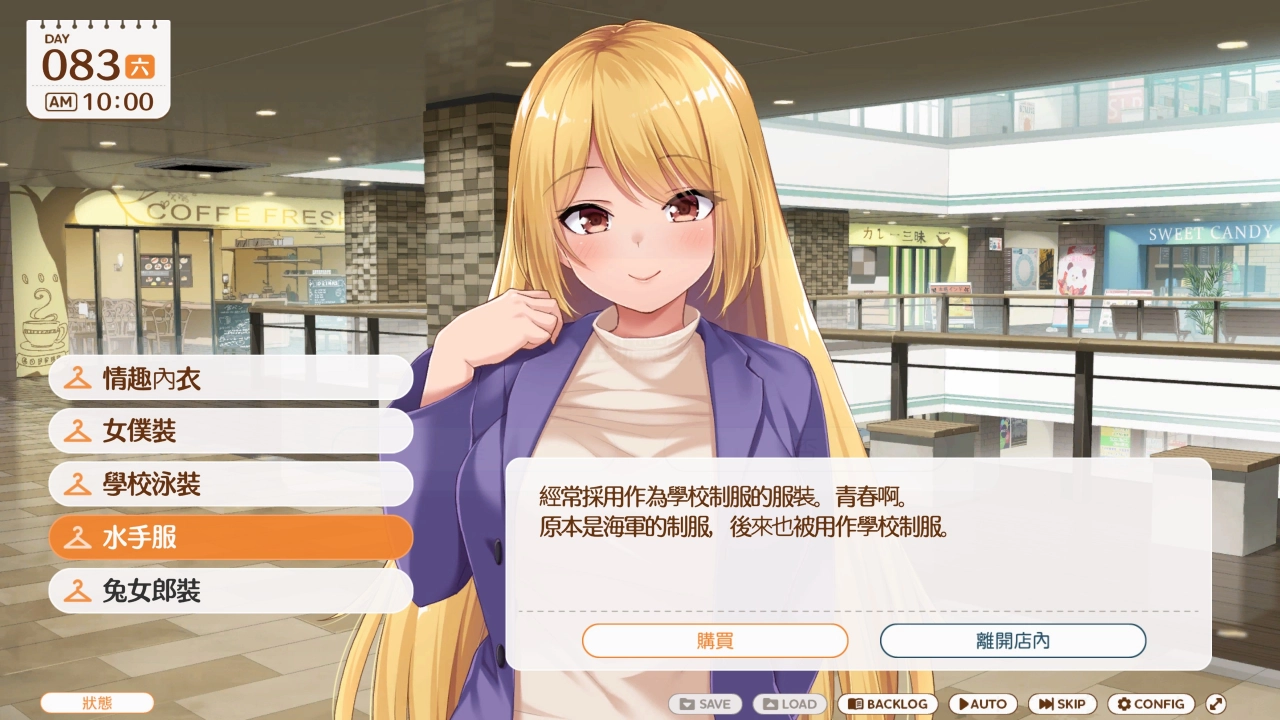The height and width of the screenshot is (720, 1280).
Task: Choose the 兔女郎裝 option
Action: (230, 592)
